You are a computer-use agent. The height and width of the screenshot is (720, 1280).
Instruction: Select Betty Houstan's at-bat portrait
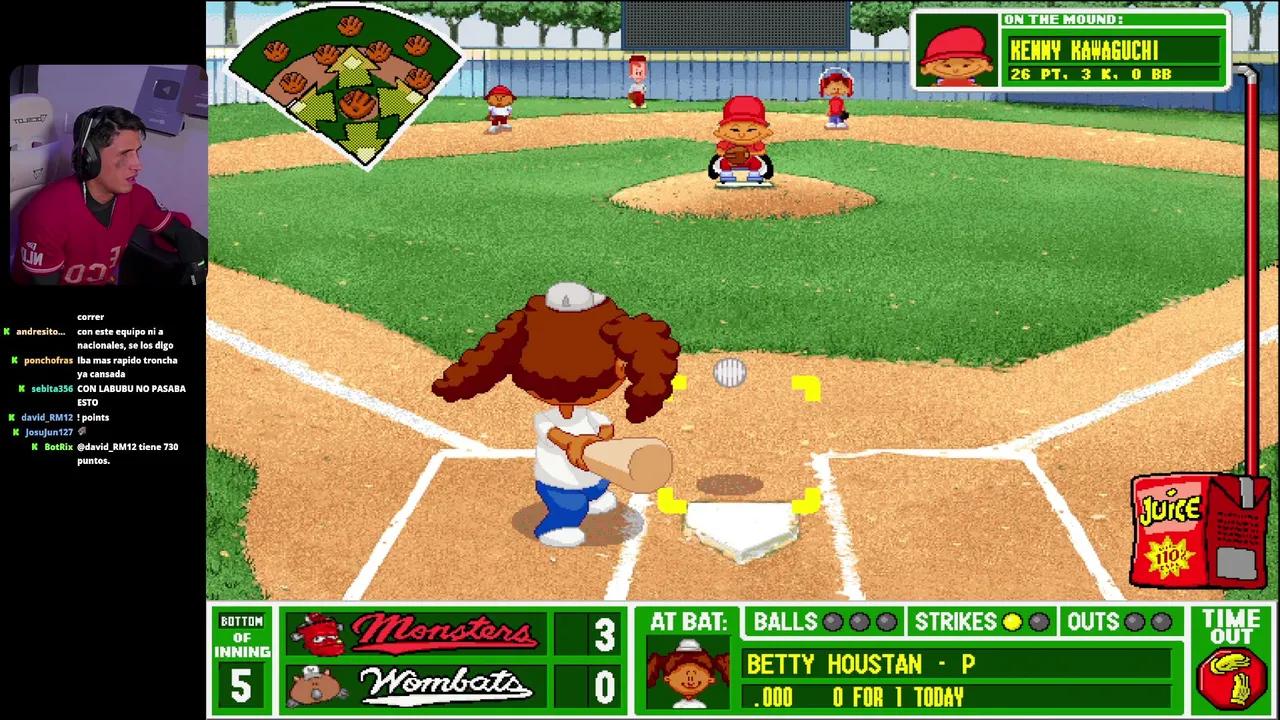687,673
